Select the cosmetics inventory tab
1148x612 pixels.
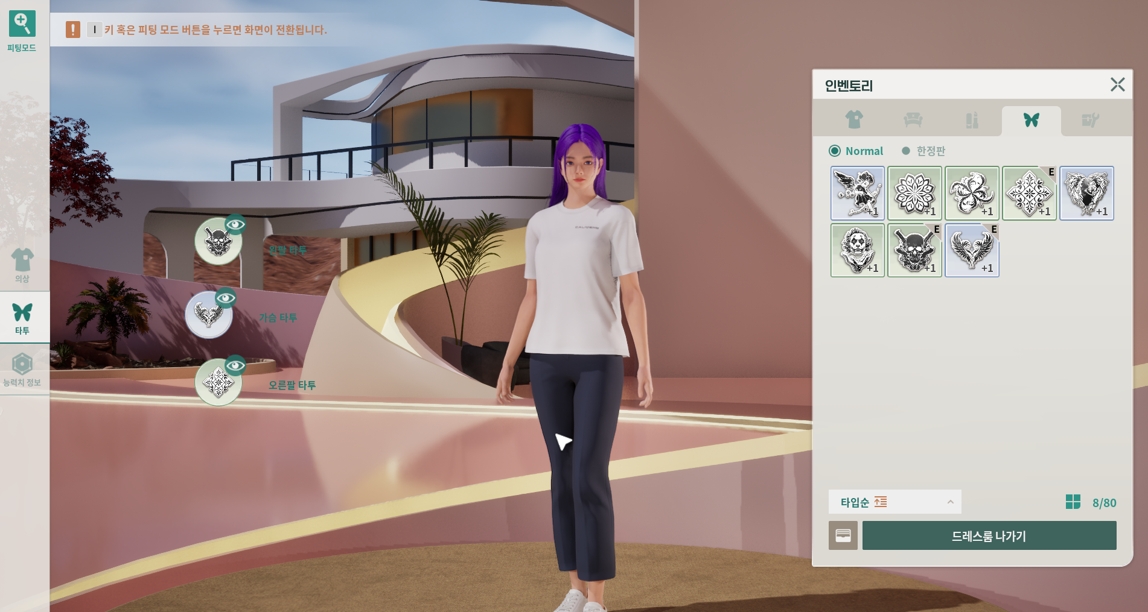pos(971,120)
